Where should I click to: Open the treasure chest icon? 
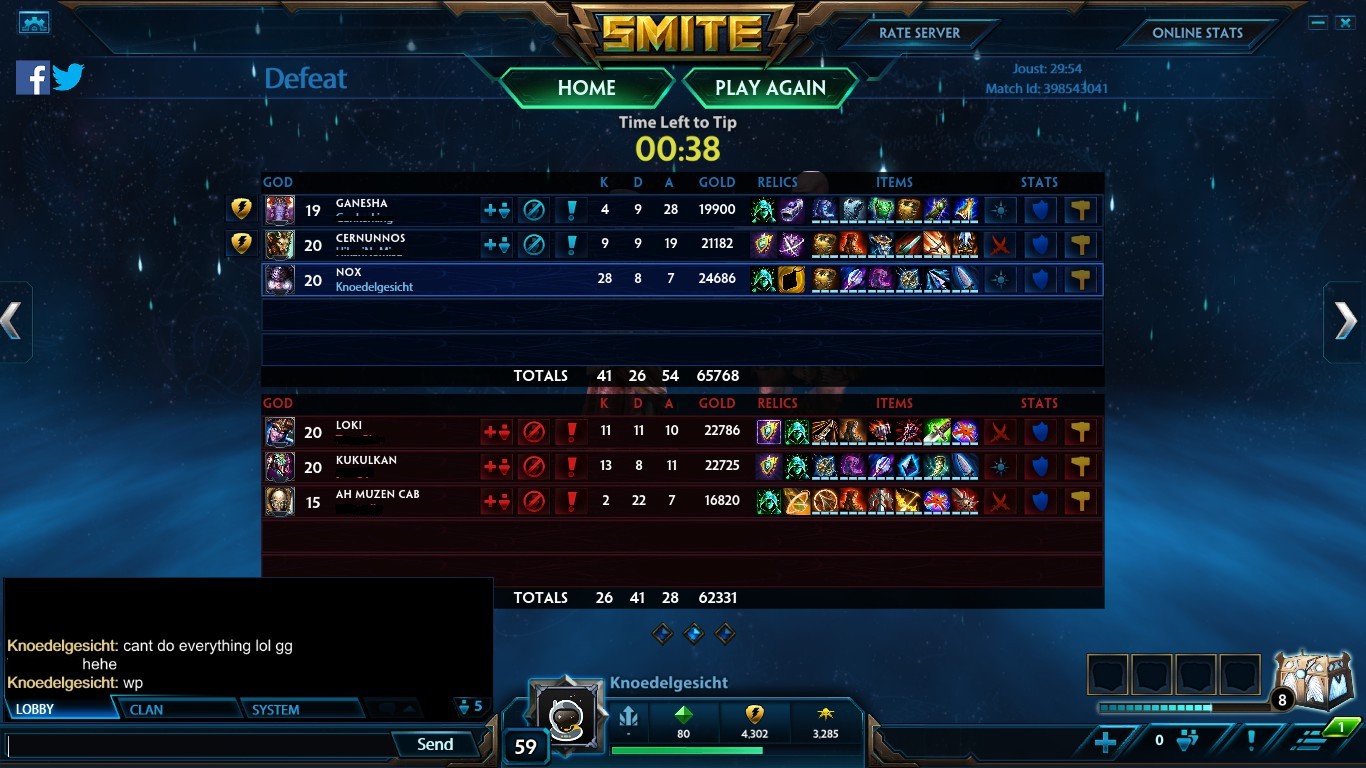click(1312, 682)
